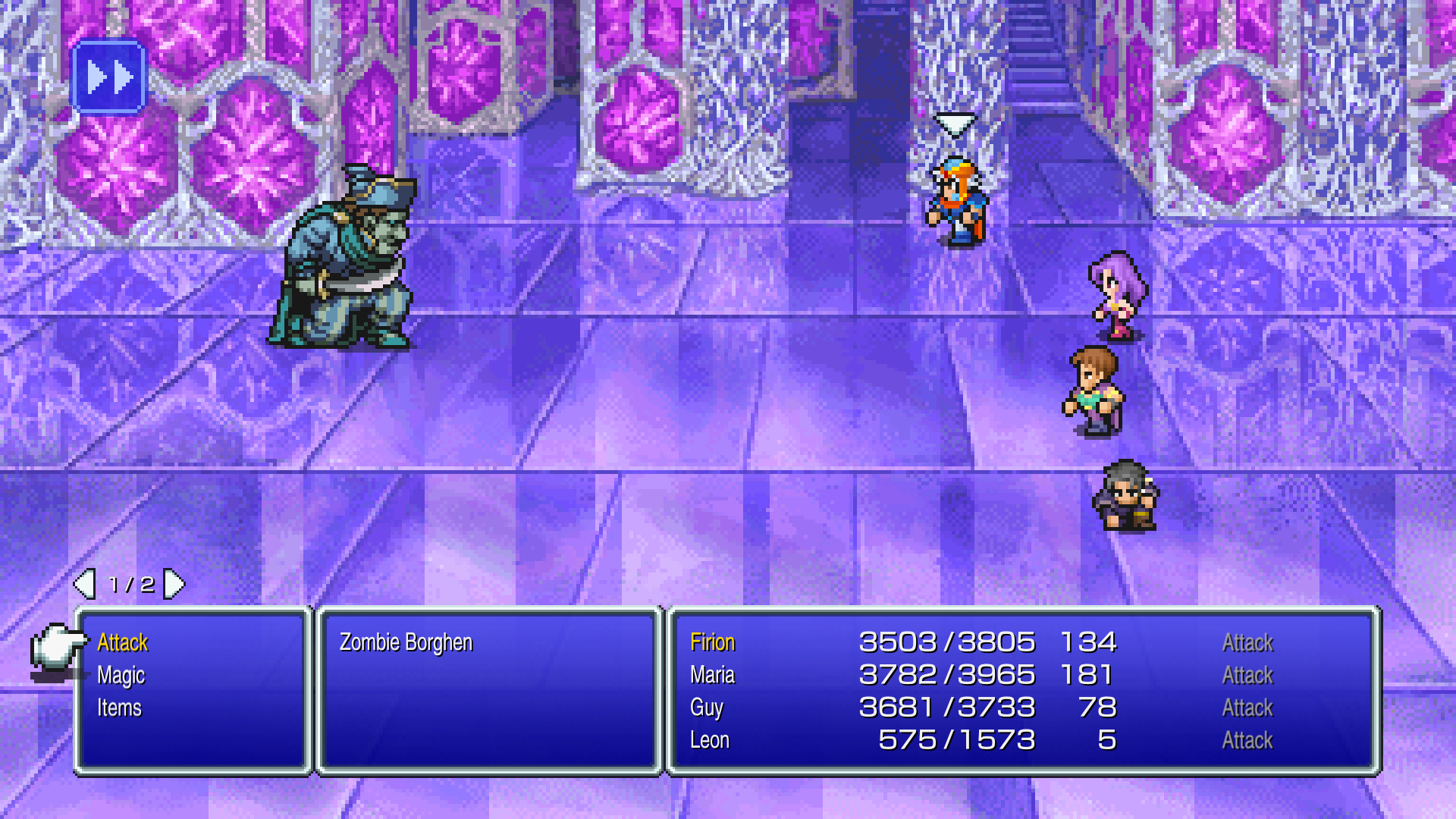Toggle the fast-forward battle speed button
Viewport: 1456px width, 819px height.
[108, 77]
